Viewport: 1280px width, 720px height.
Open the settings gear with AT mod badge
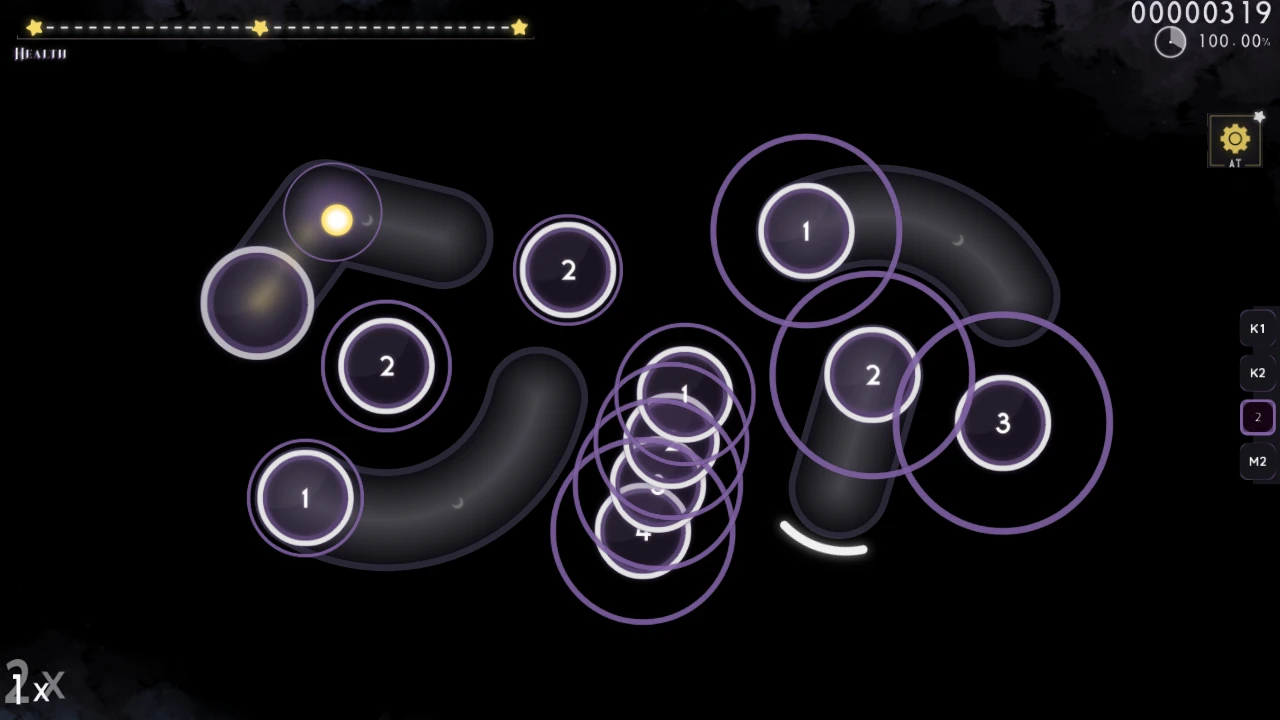[x=1235, y=137]
